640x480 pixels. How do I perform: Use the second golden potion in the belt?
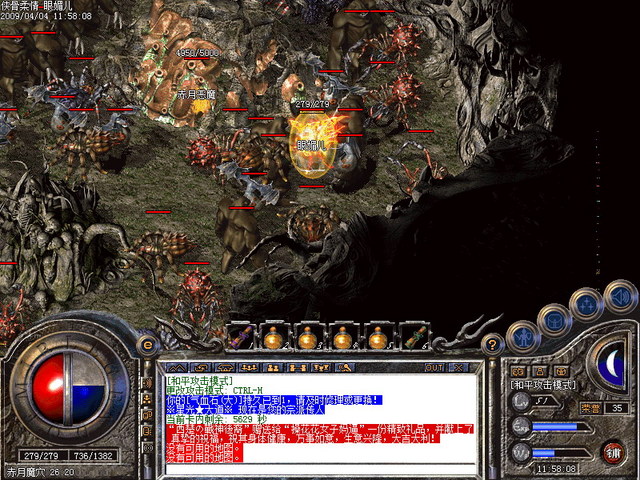307,337
